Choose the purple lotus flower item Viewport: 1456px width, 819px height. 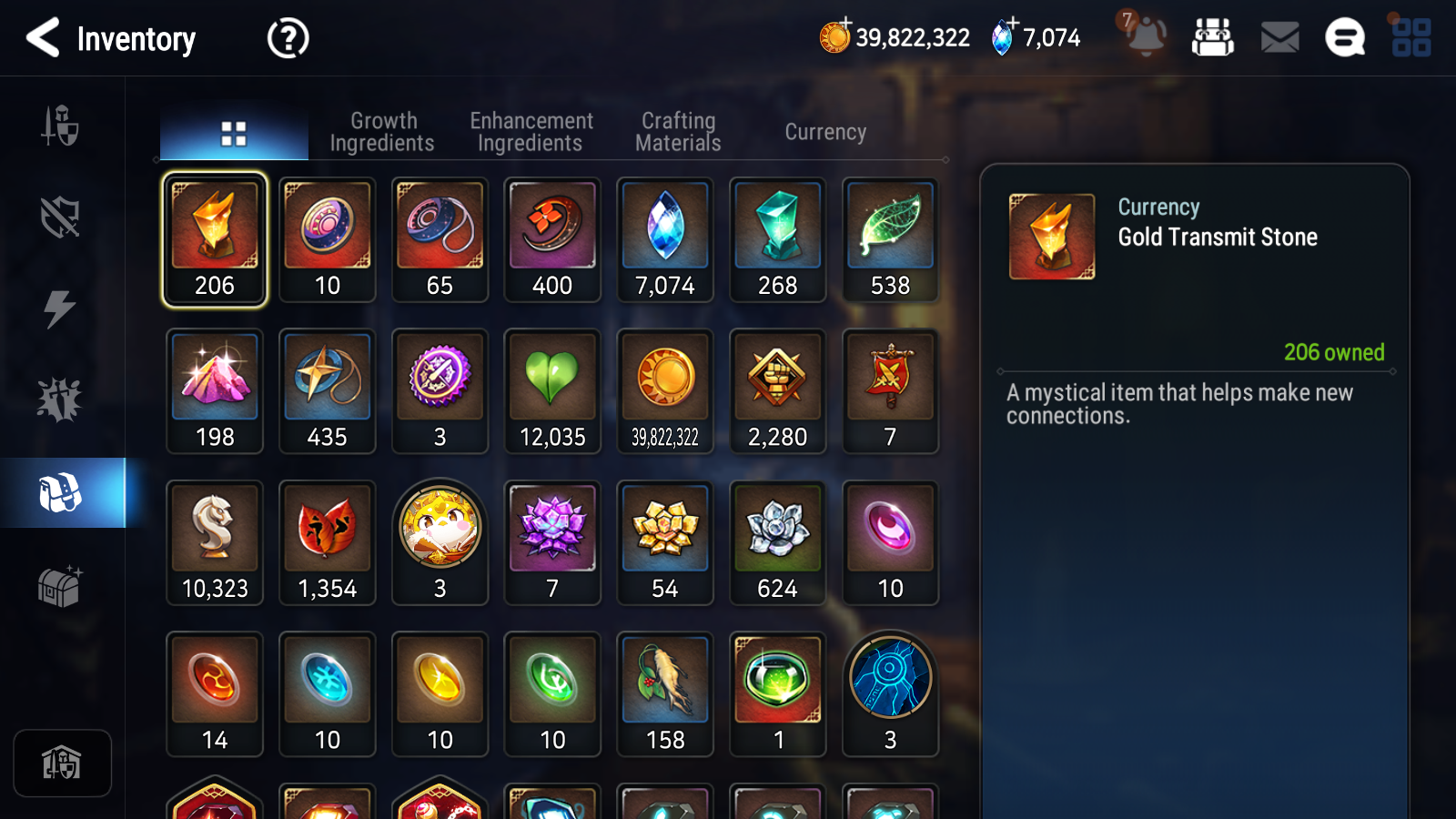tap(552, 543)
